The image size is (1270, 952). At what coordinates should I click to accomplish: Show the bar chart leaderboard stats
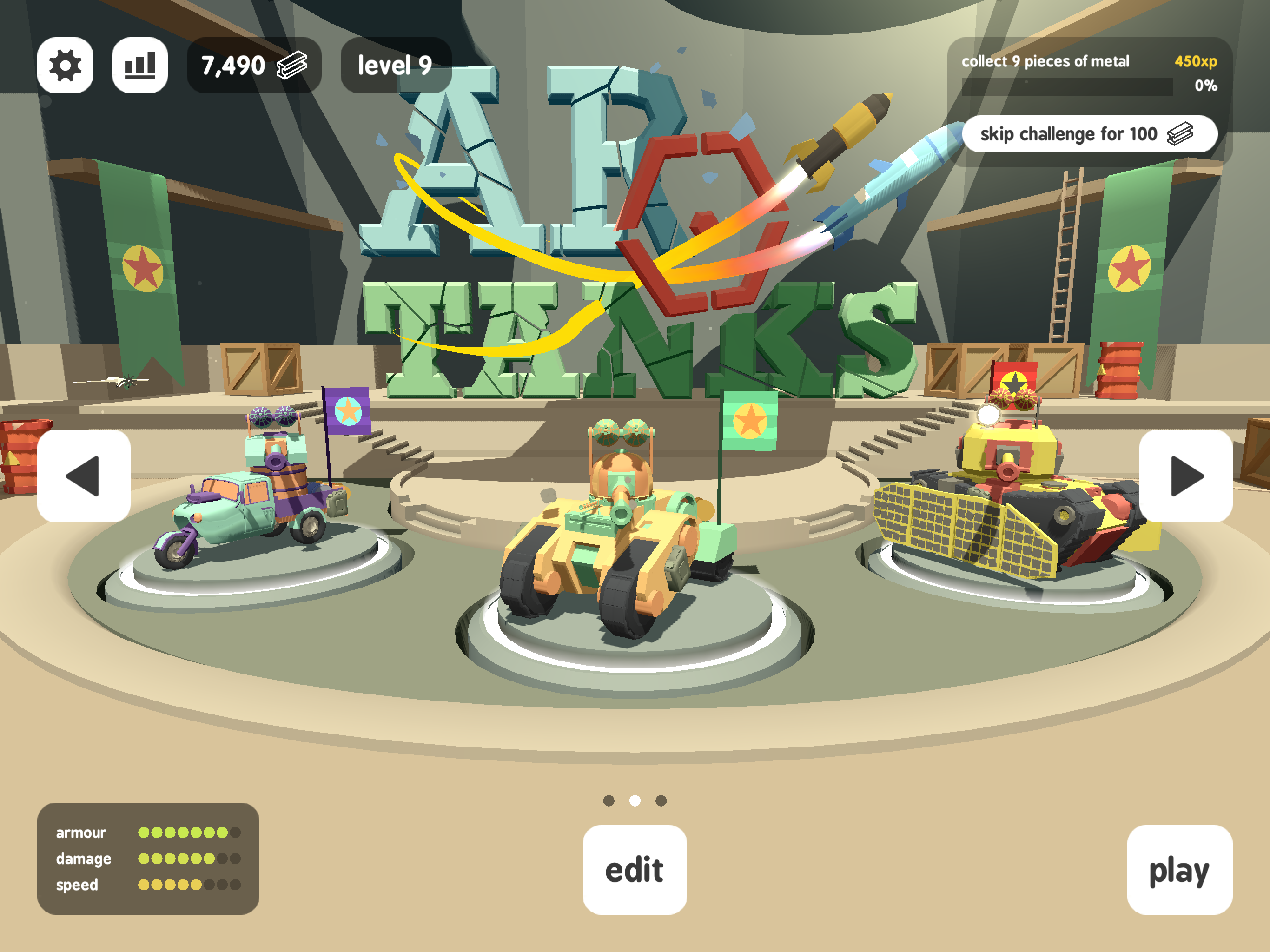point(140,66)
